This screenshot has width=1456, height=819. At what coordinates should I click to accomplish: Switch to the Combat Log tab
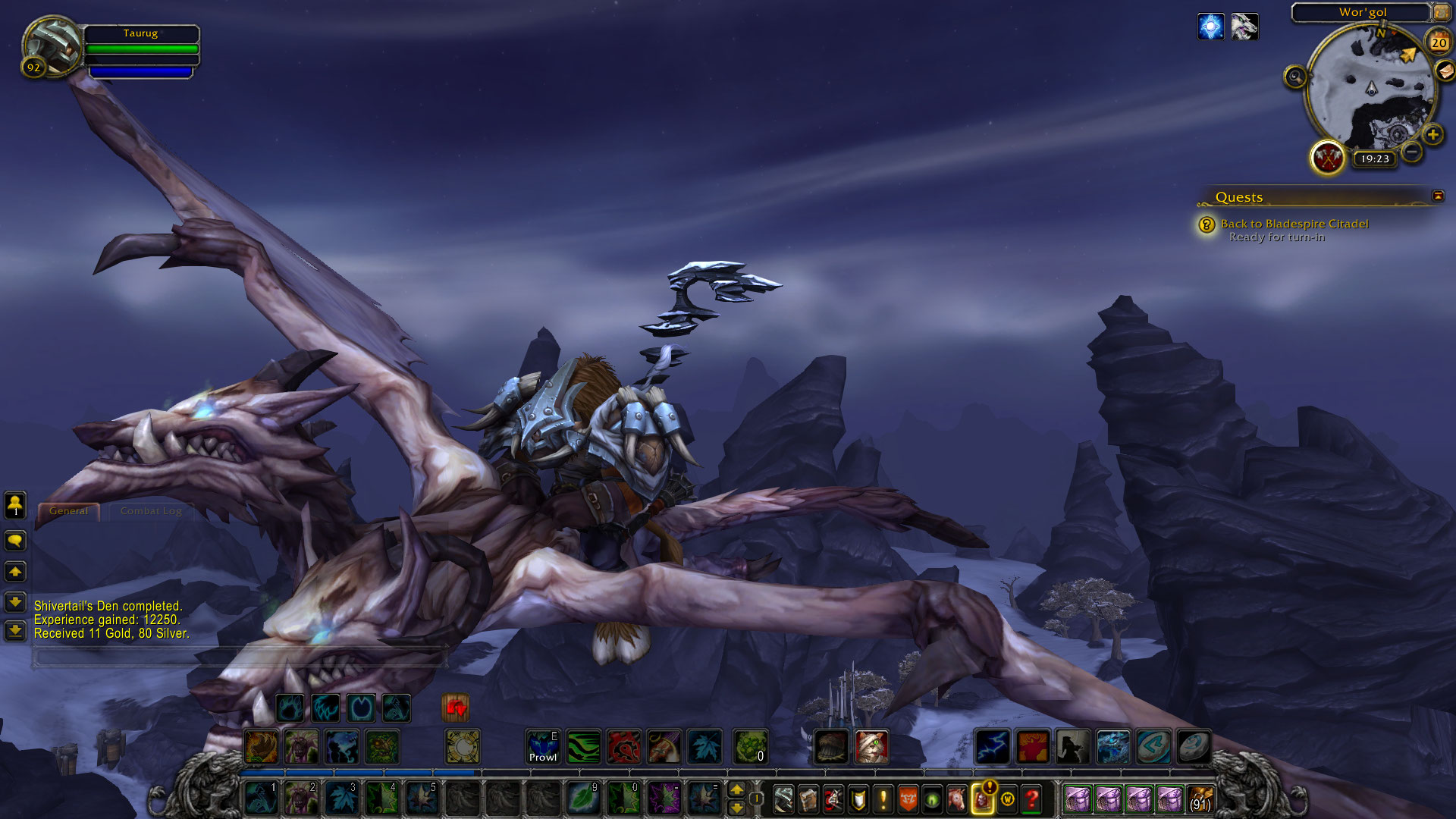coord(151,511)
